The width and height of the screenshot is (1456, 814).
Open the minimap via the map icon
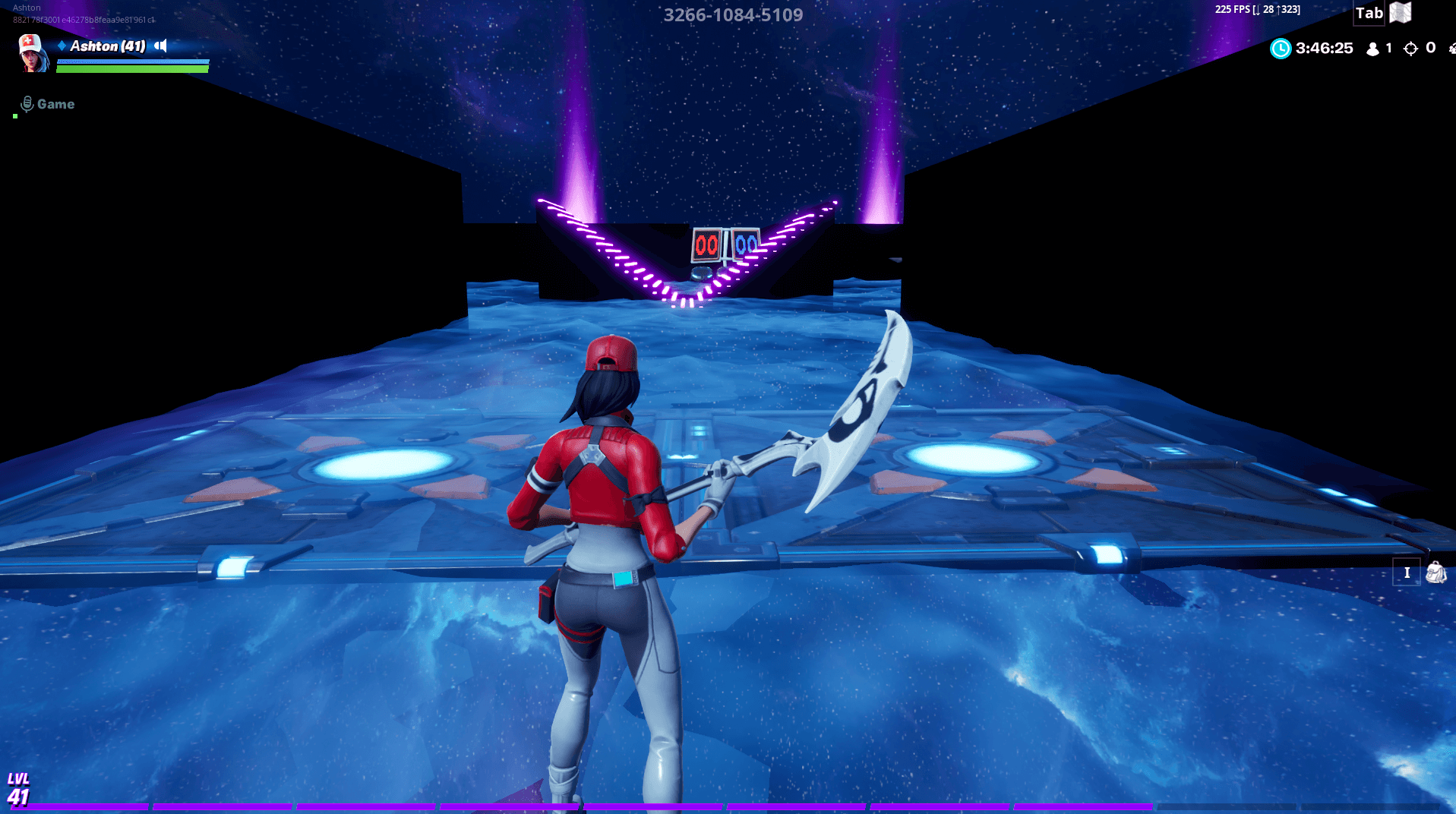click(1399, 13)
